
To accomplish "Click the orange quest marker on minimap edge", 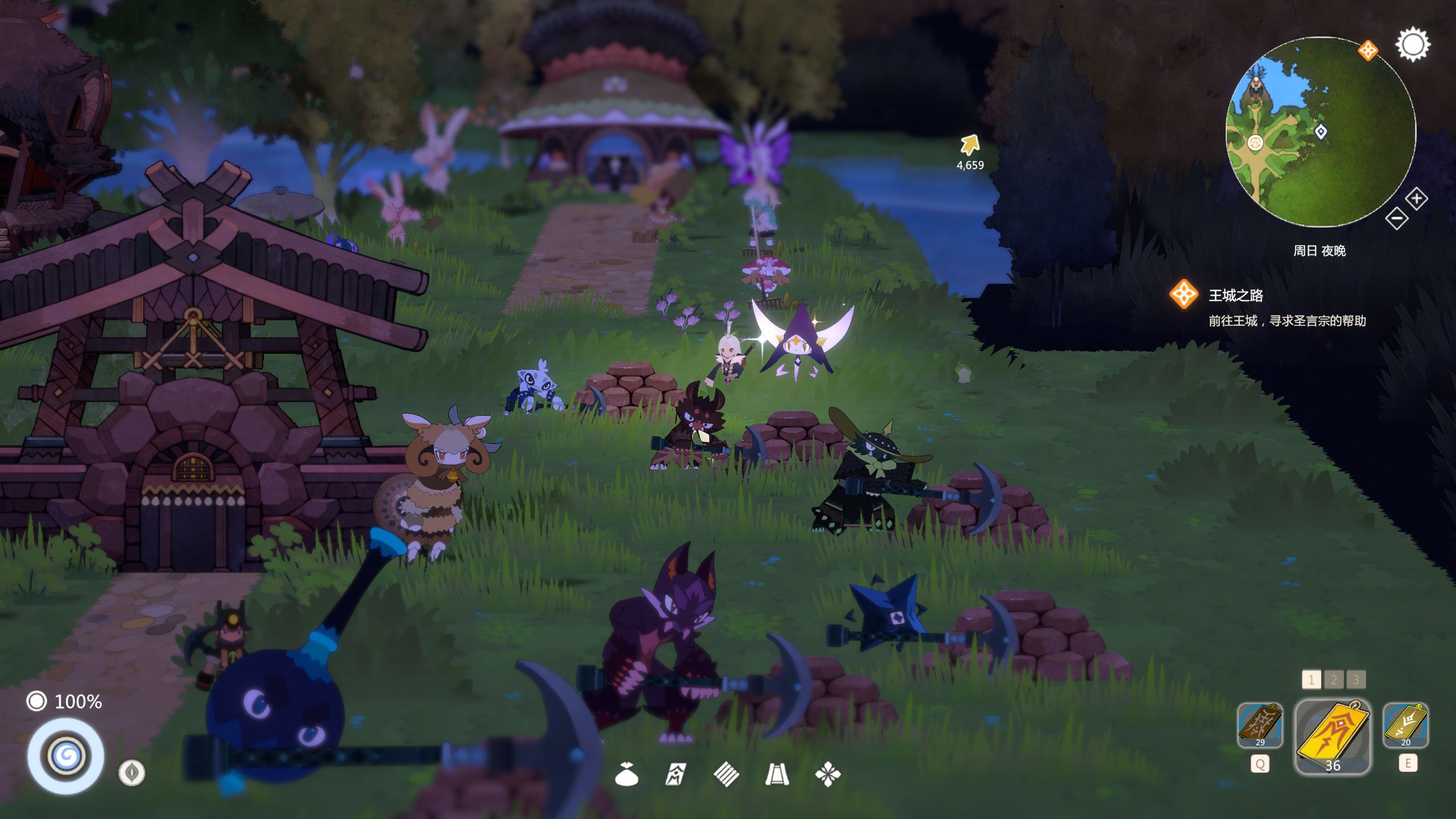I will point(1368,50).
